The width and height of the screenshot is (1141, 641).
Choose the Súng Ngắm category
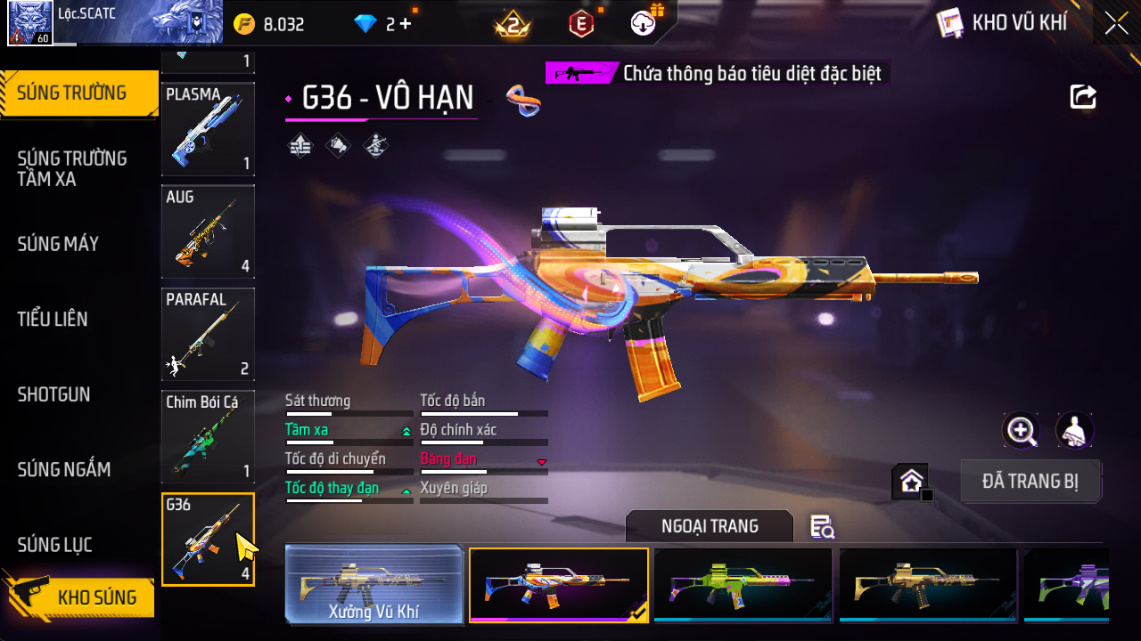click(x=64, y=469)
